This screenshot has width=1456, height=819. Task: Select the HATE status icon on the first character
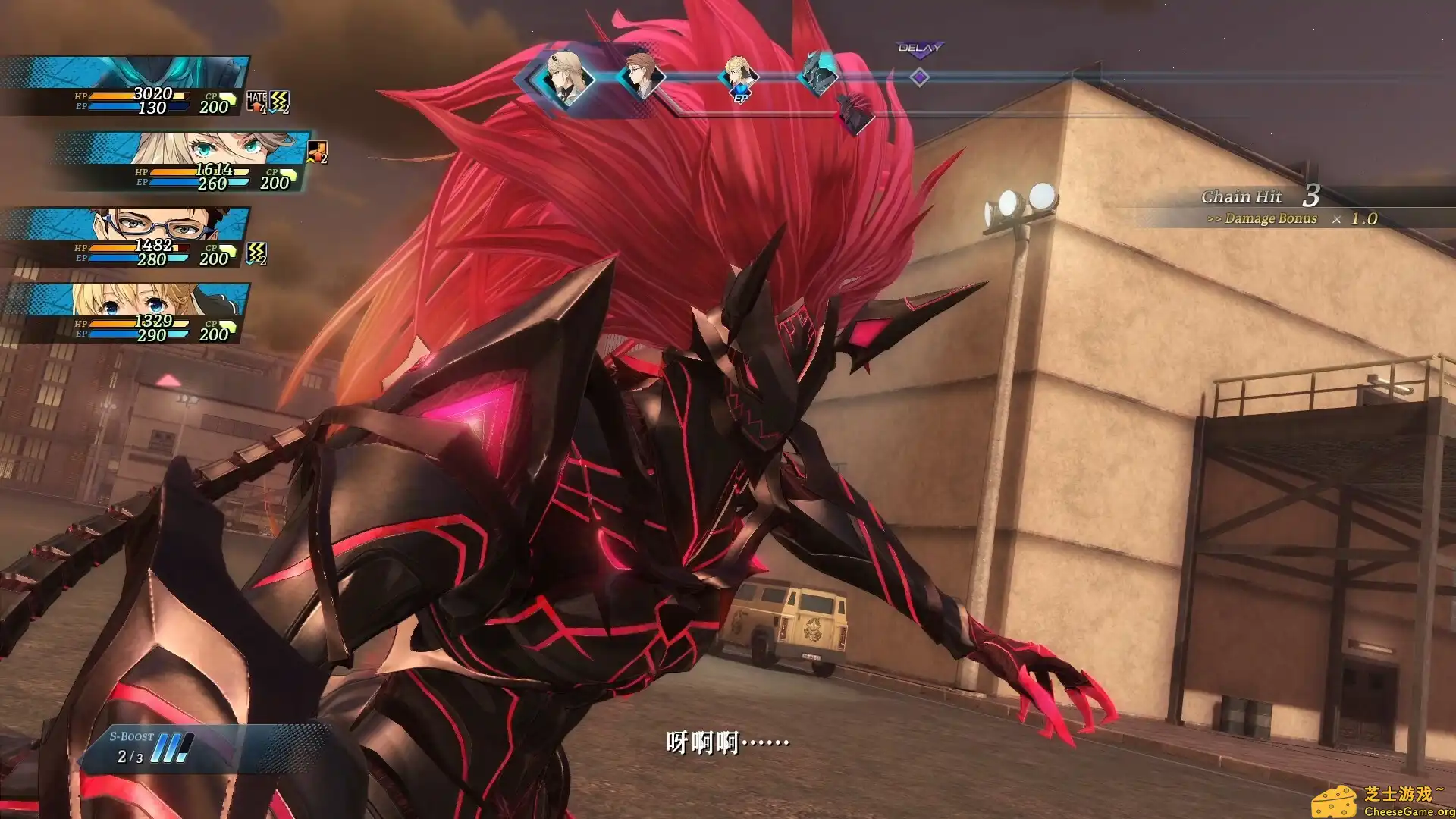[256, 101]
